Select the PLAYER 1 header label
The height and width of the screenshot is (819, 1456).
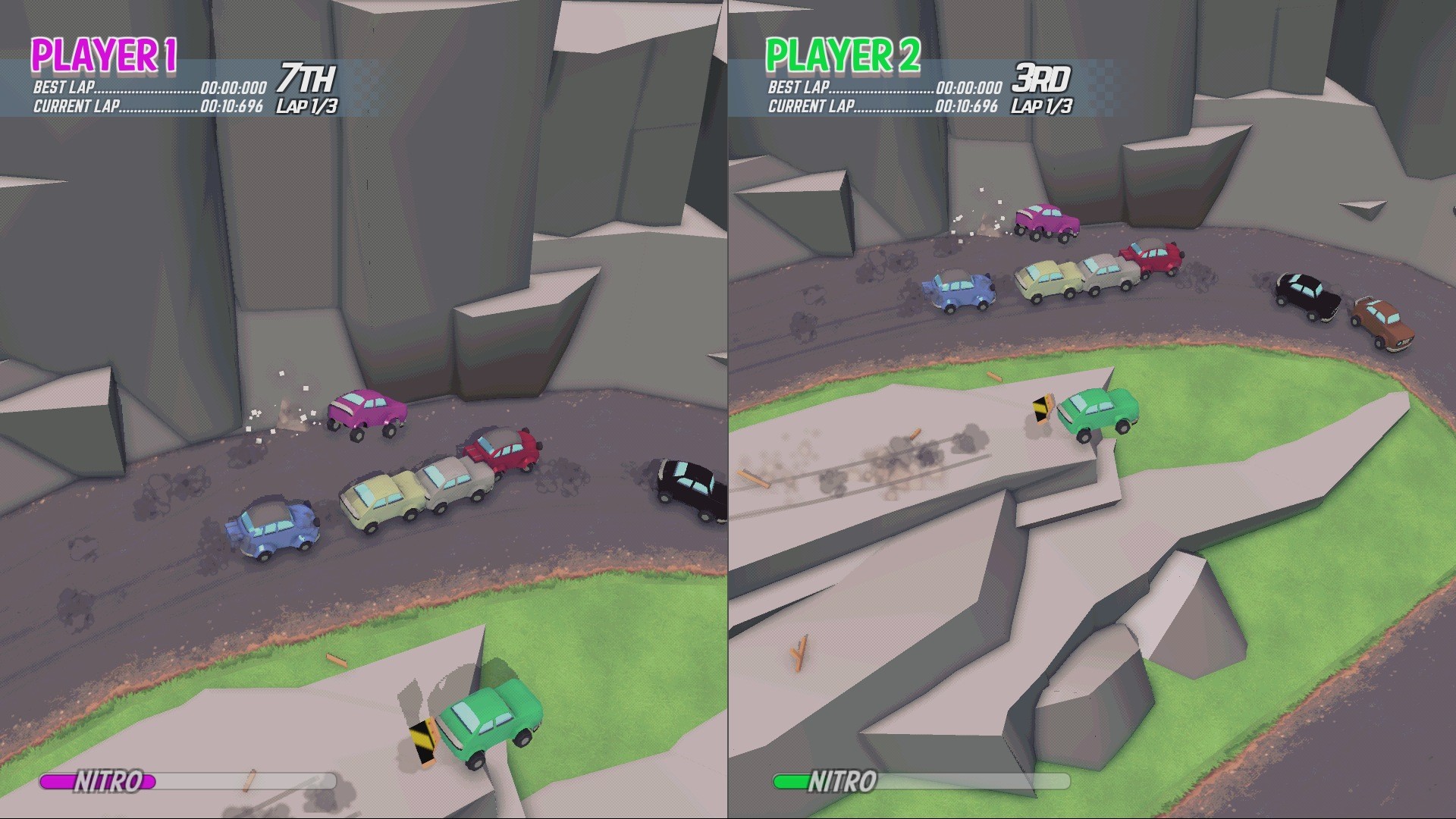pos(105,53)
